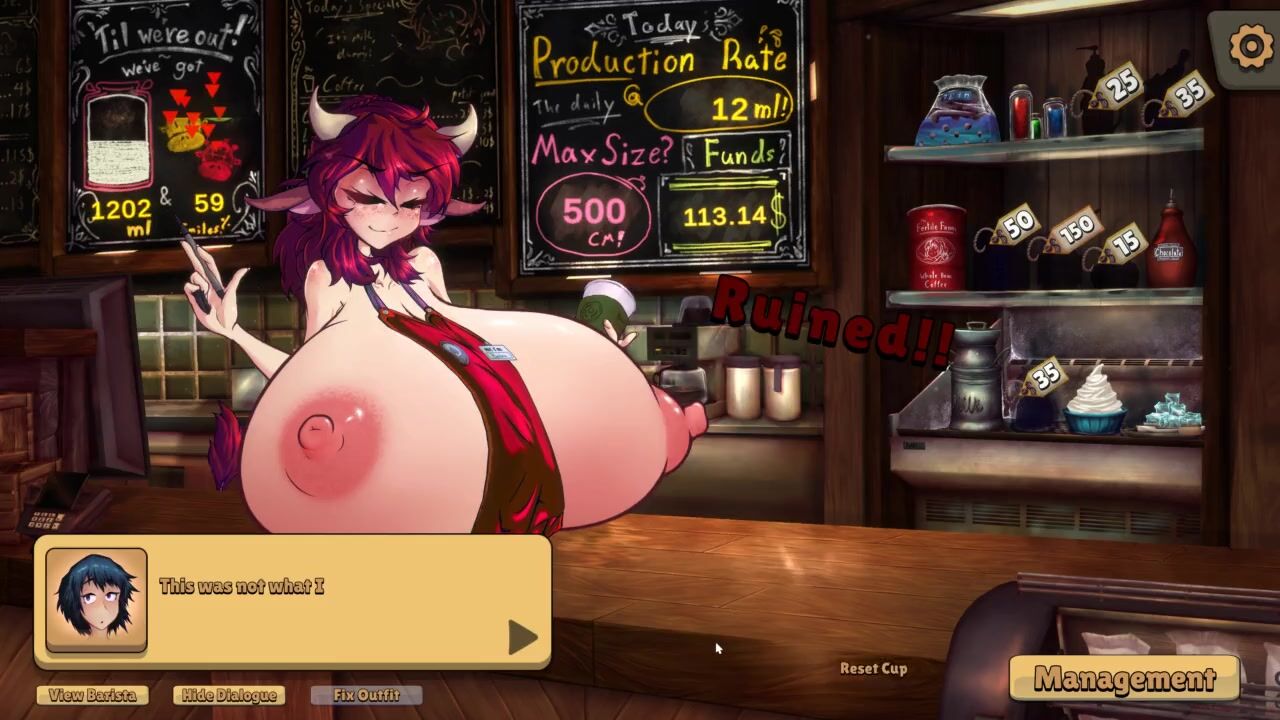
Task: Hide the dialogue box
Action: coord(228,695)
